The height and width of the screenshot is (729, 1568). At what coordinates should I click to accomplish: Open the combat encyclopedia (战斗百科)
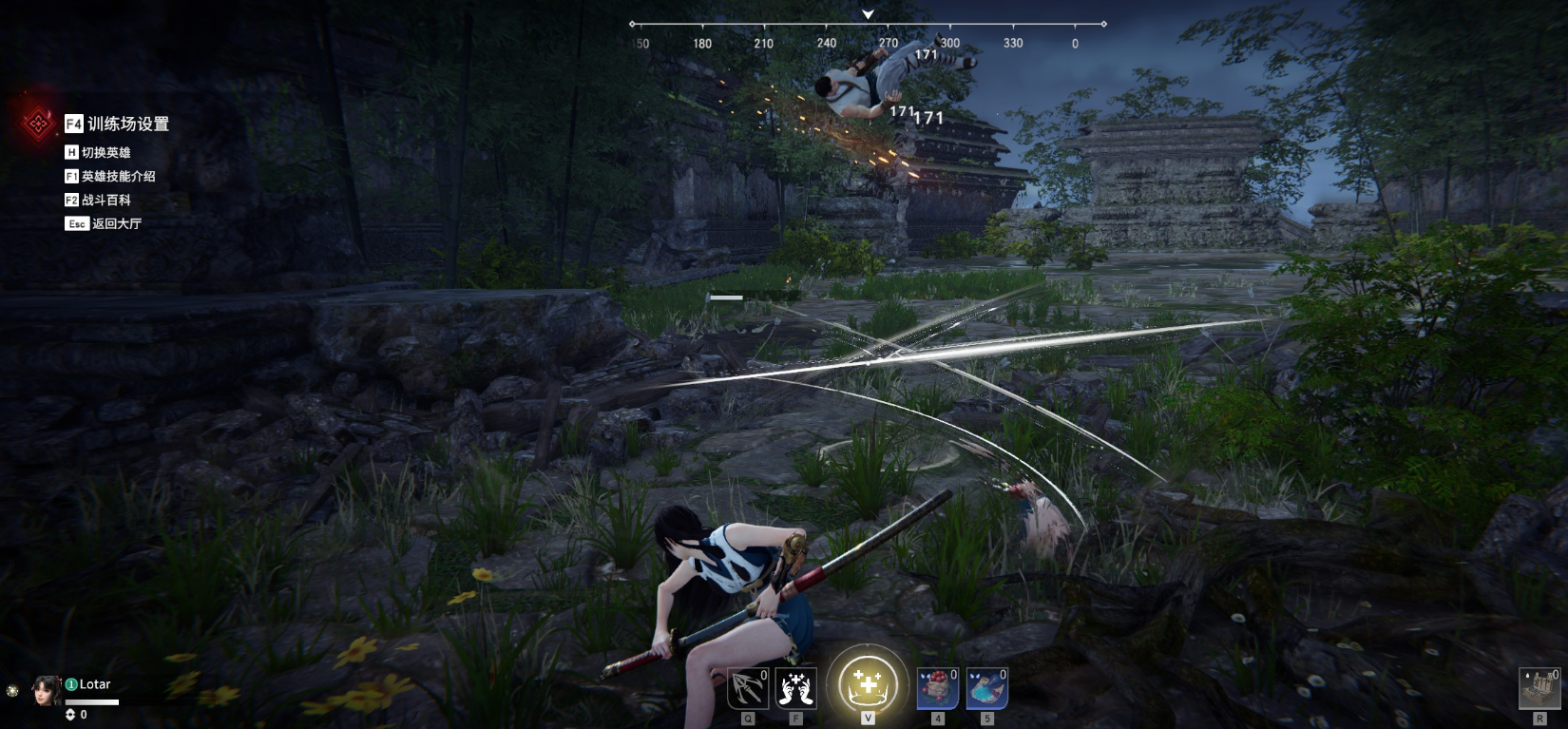click(x=98, y=200)
